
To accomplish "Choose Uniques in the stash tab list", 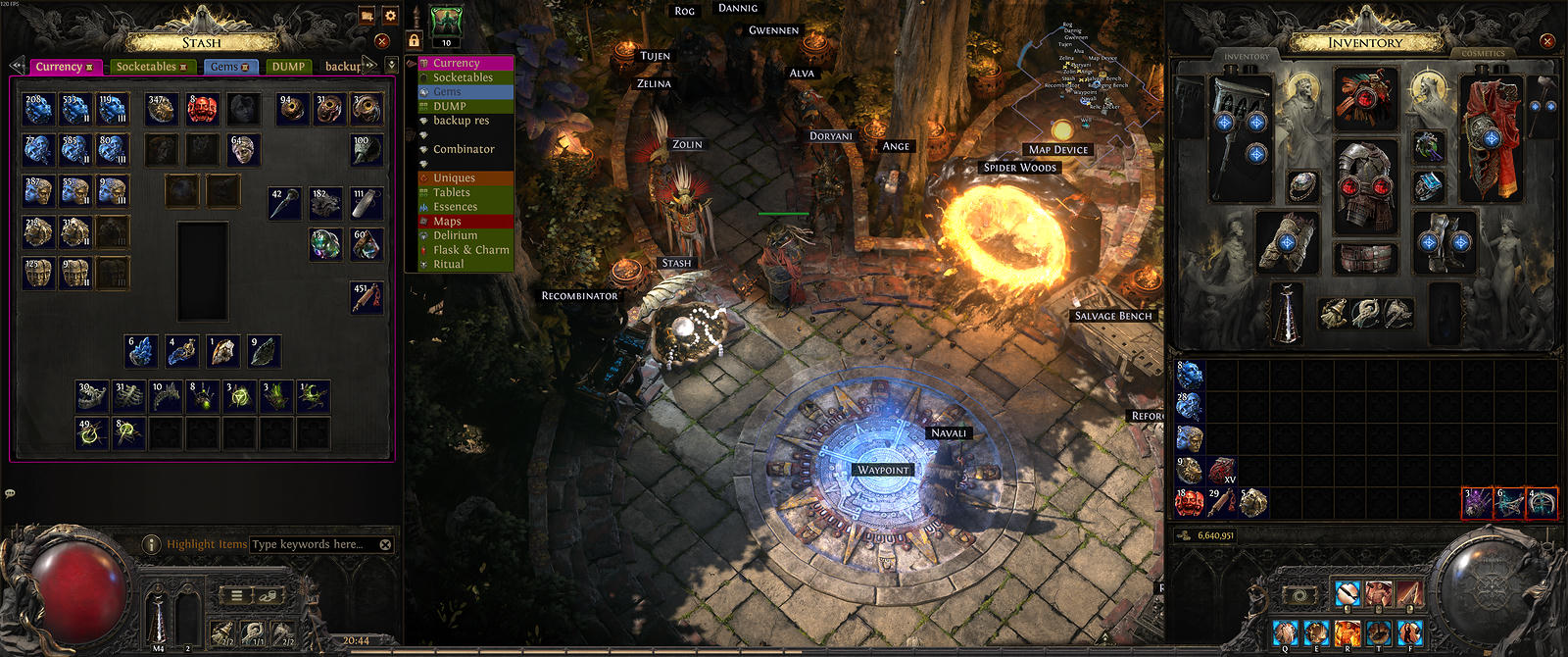I will [454, 178].
